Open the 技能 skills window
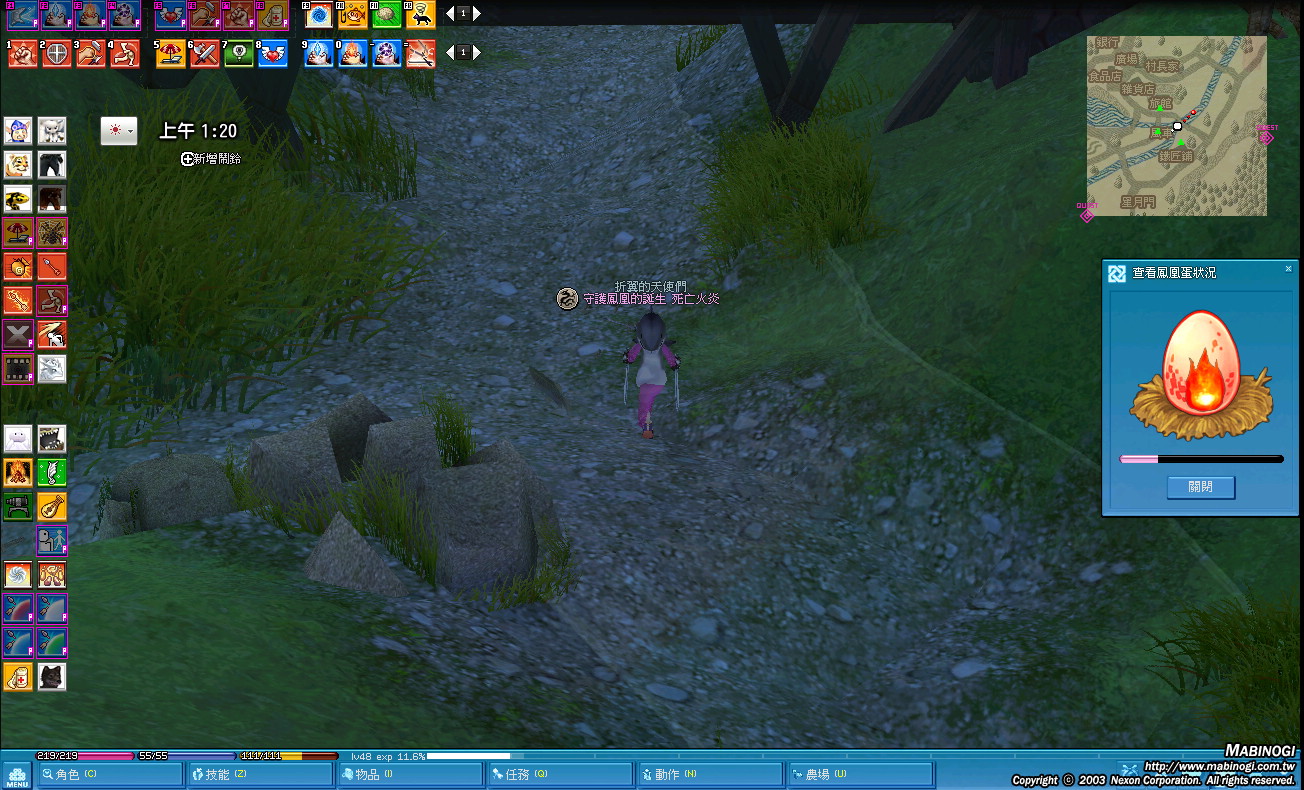Image resolution: width=1304 pixels, height=790 pixels. coord(260,774)
